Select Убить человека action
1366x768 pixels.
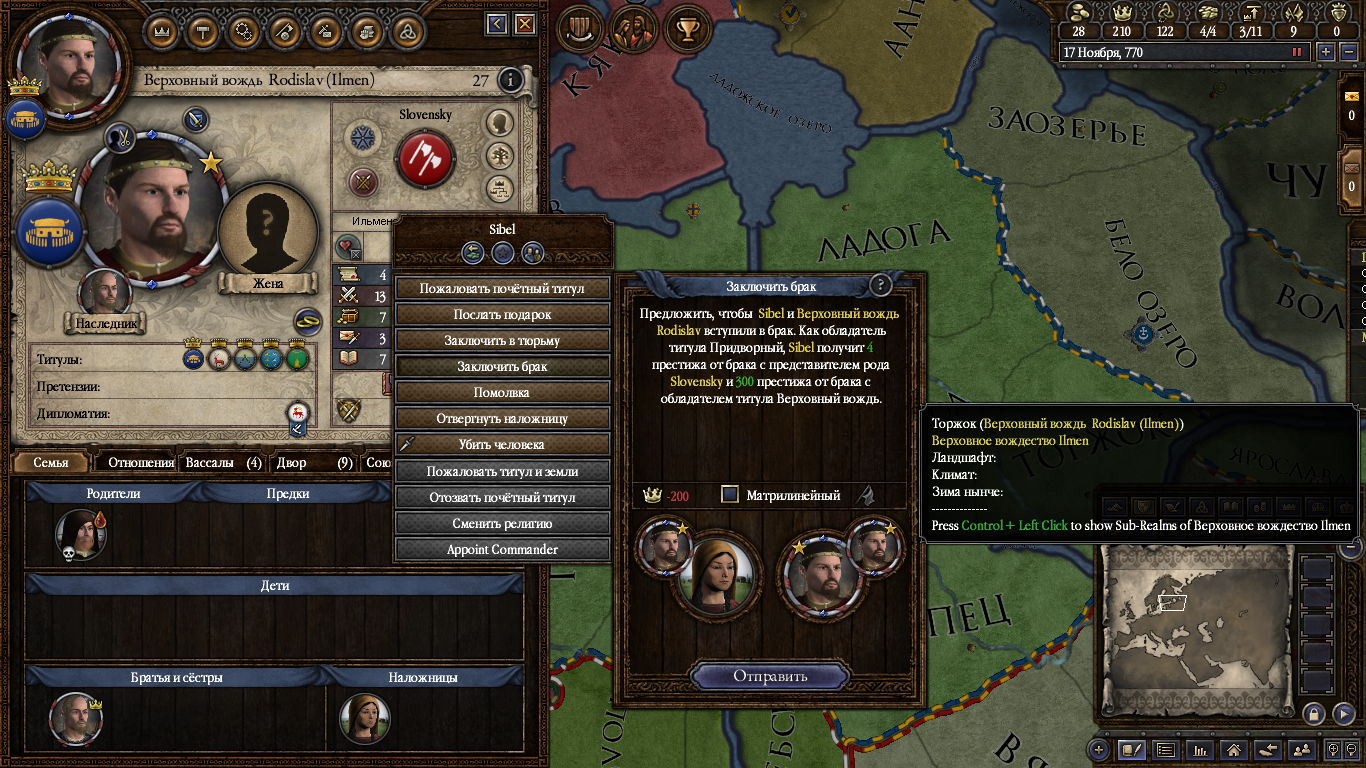point(502,445)
